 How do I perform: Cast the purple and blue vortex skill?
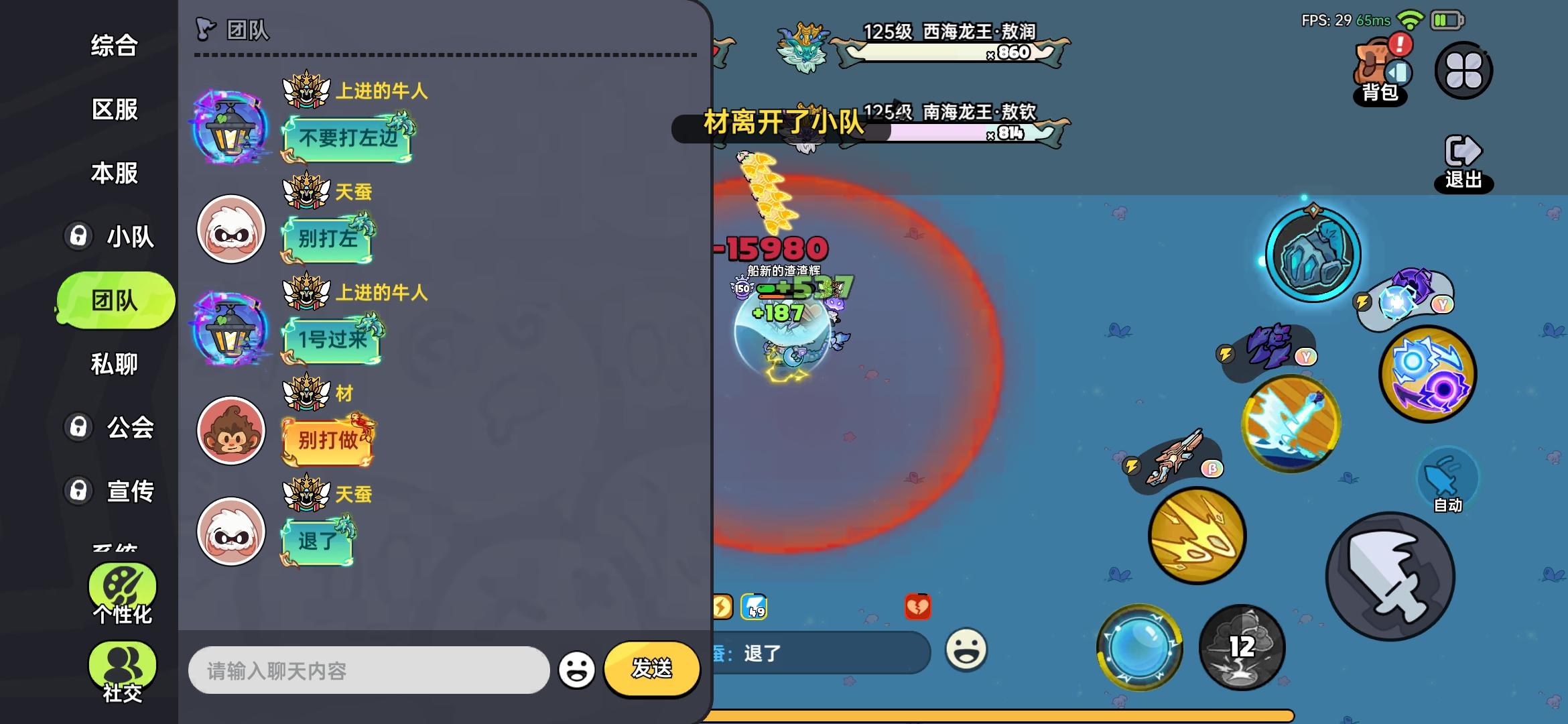pos(1427,375)
